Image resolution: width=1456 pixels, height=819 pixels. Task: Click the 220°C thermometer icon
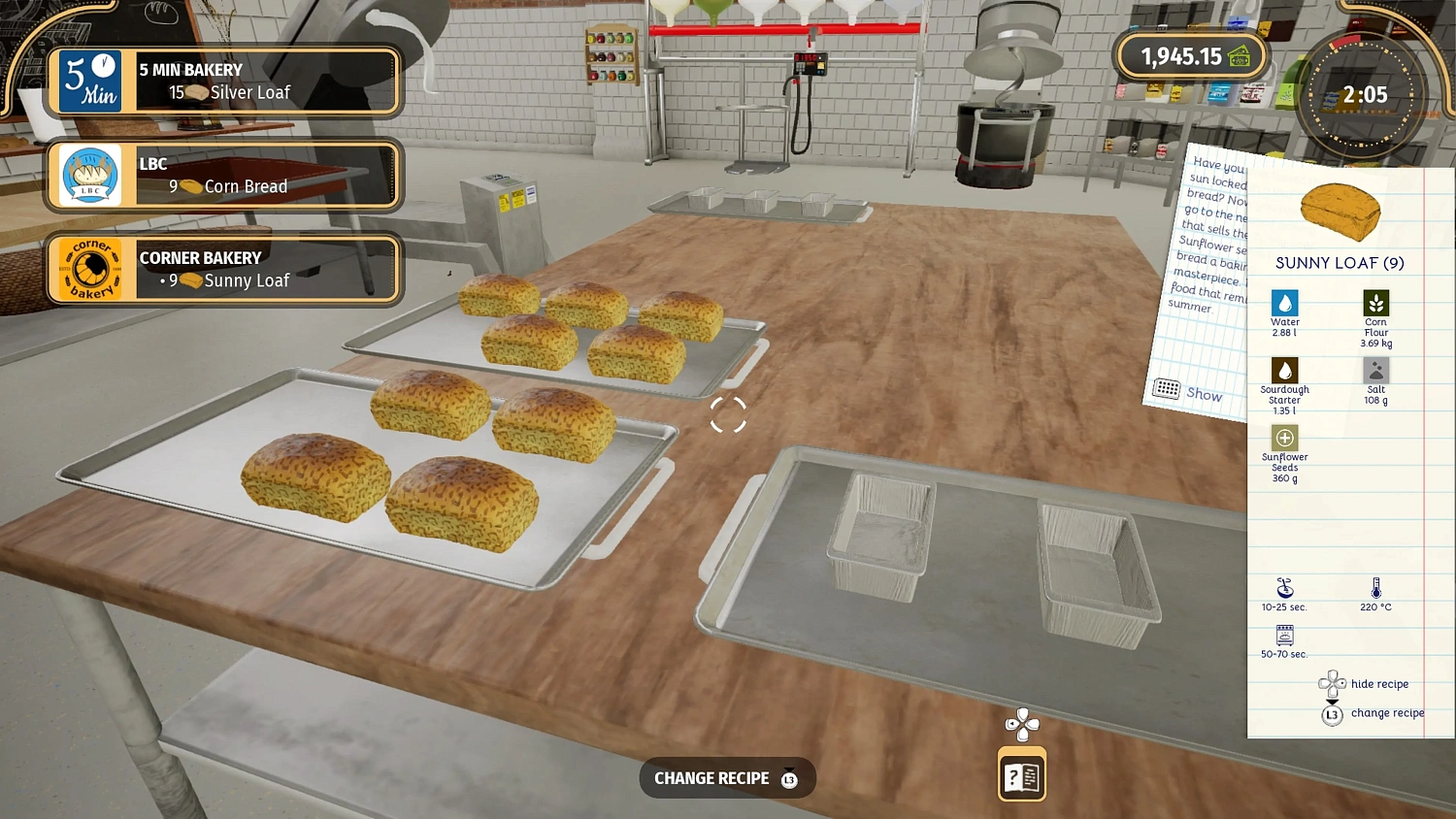pyautogui.click(x=1375, y=589)
